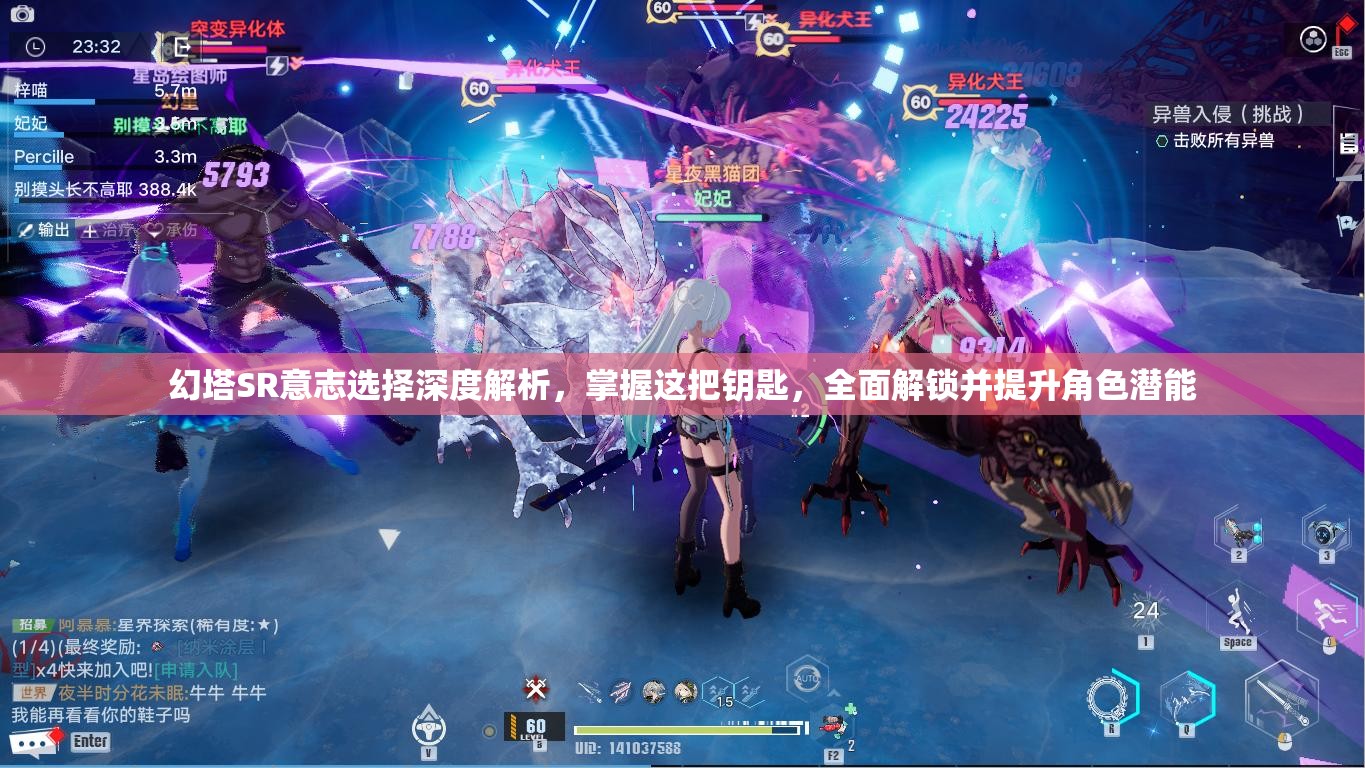The width and height of the screenshot is (1365, 768).
Task: Toggle the AUTO battle mode
Action: click(x=806, y=677)
